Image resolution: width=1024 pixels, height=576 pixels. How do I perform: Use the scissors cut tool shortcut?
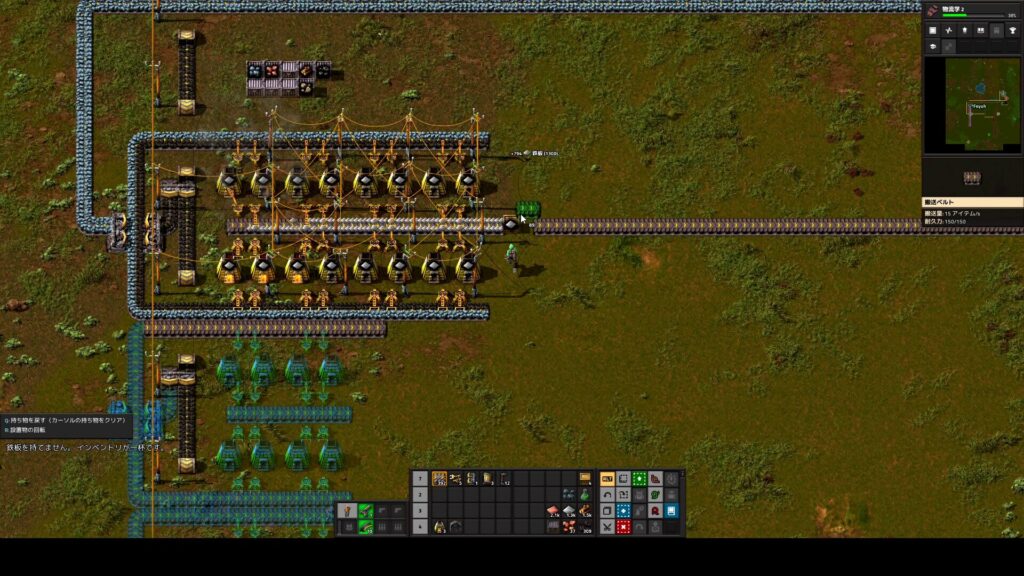(606, 526)
